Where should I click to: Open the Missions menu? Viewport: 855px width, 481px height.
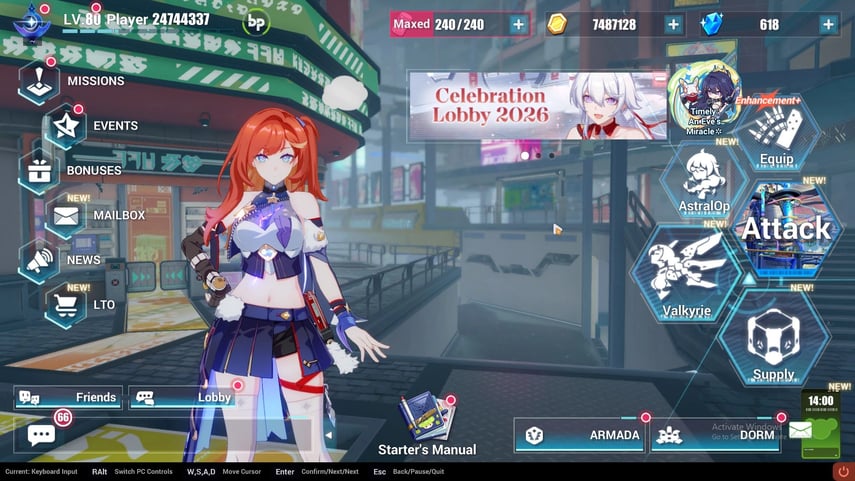40,80
